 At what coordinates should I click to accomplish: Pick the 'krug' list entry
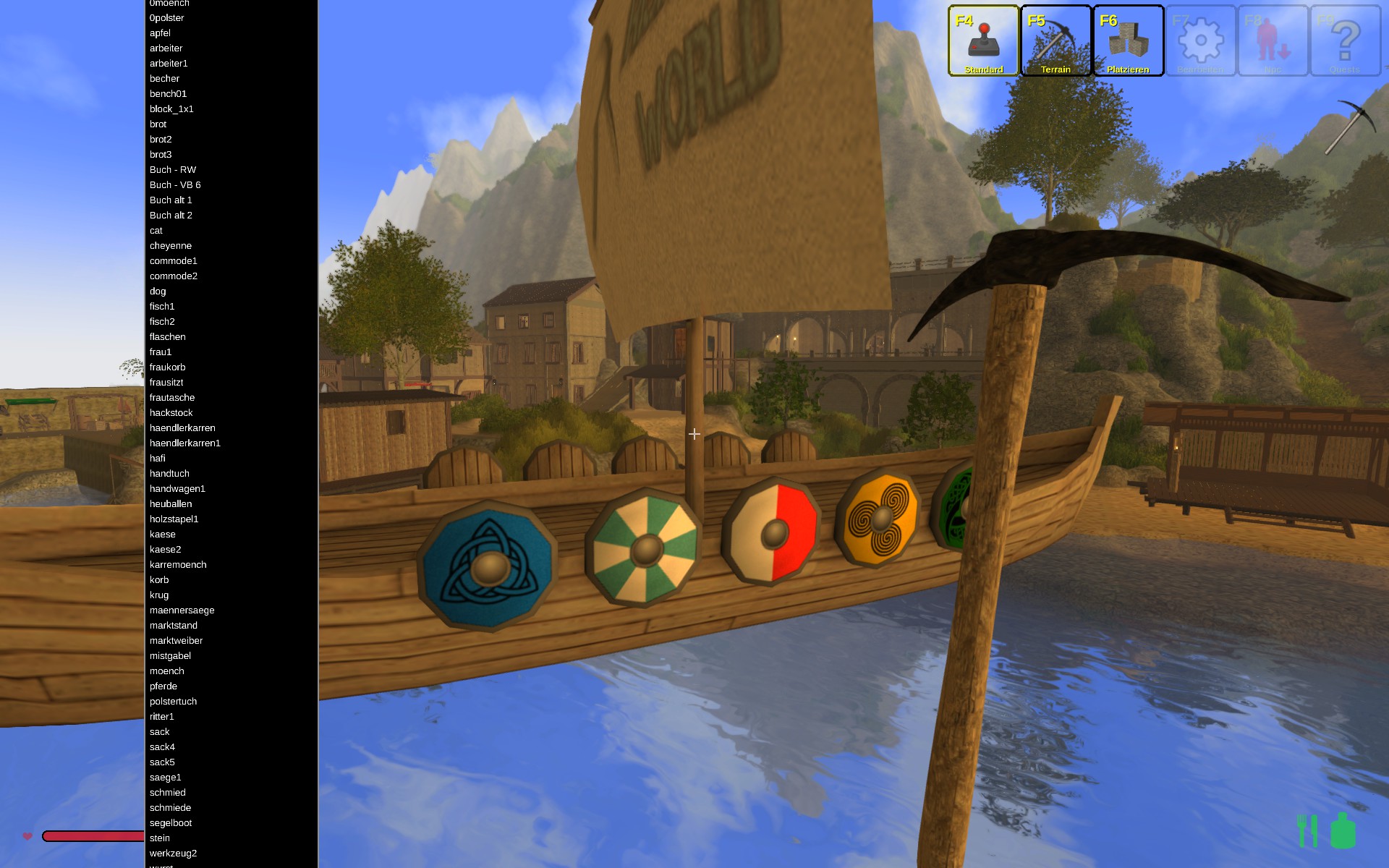point(159,595)
